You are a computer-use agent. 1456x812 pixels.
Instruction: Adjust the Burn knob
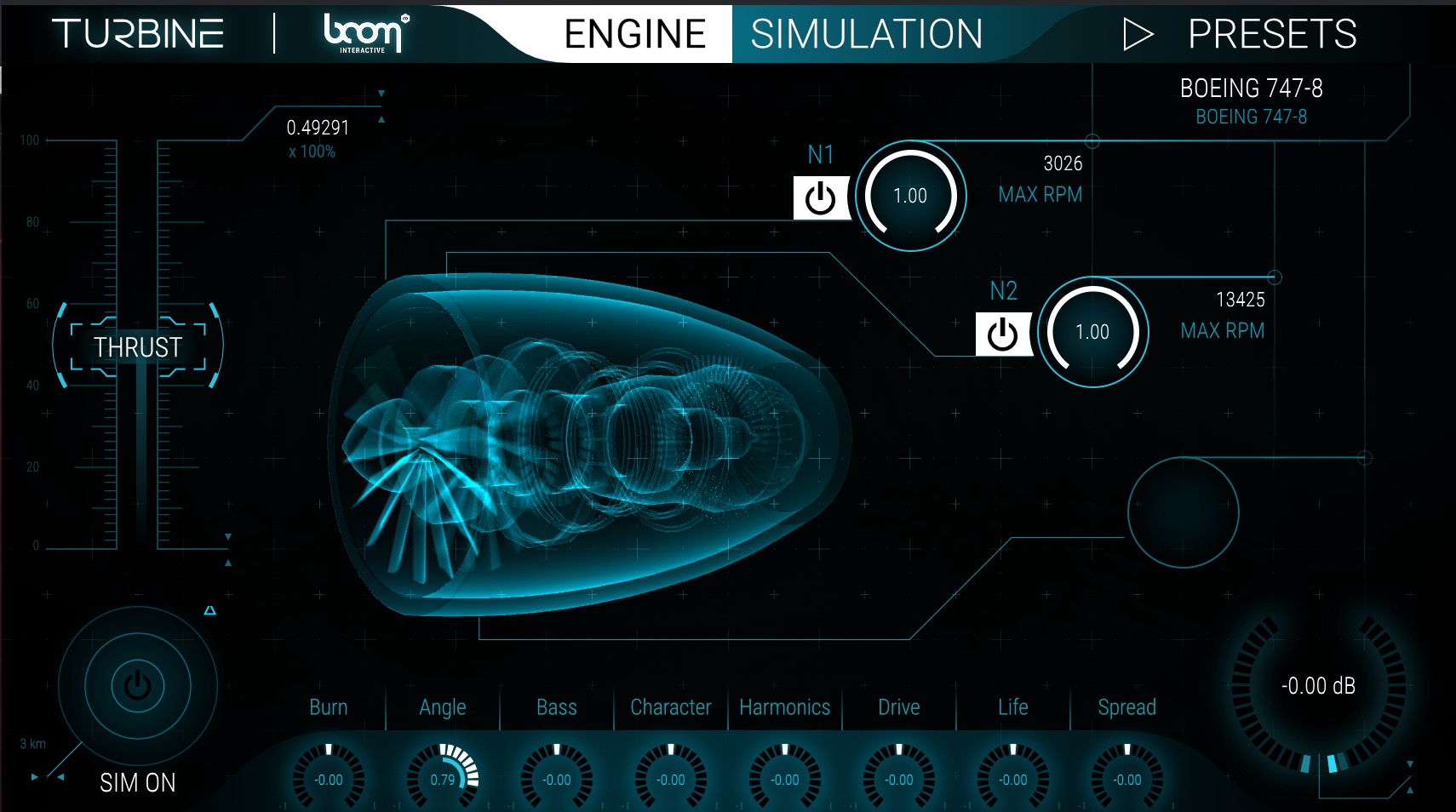(x=328, y=776)
